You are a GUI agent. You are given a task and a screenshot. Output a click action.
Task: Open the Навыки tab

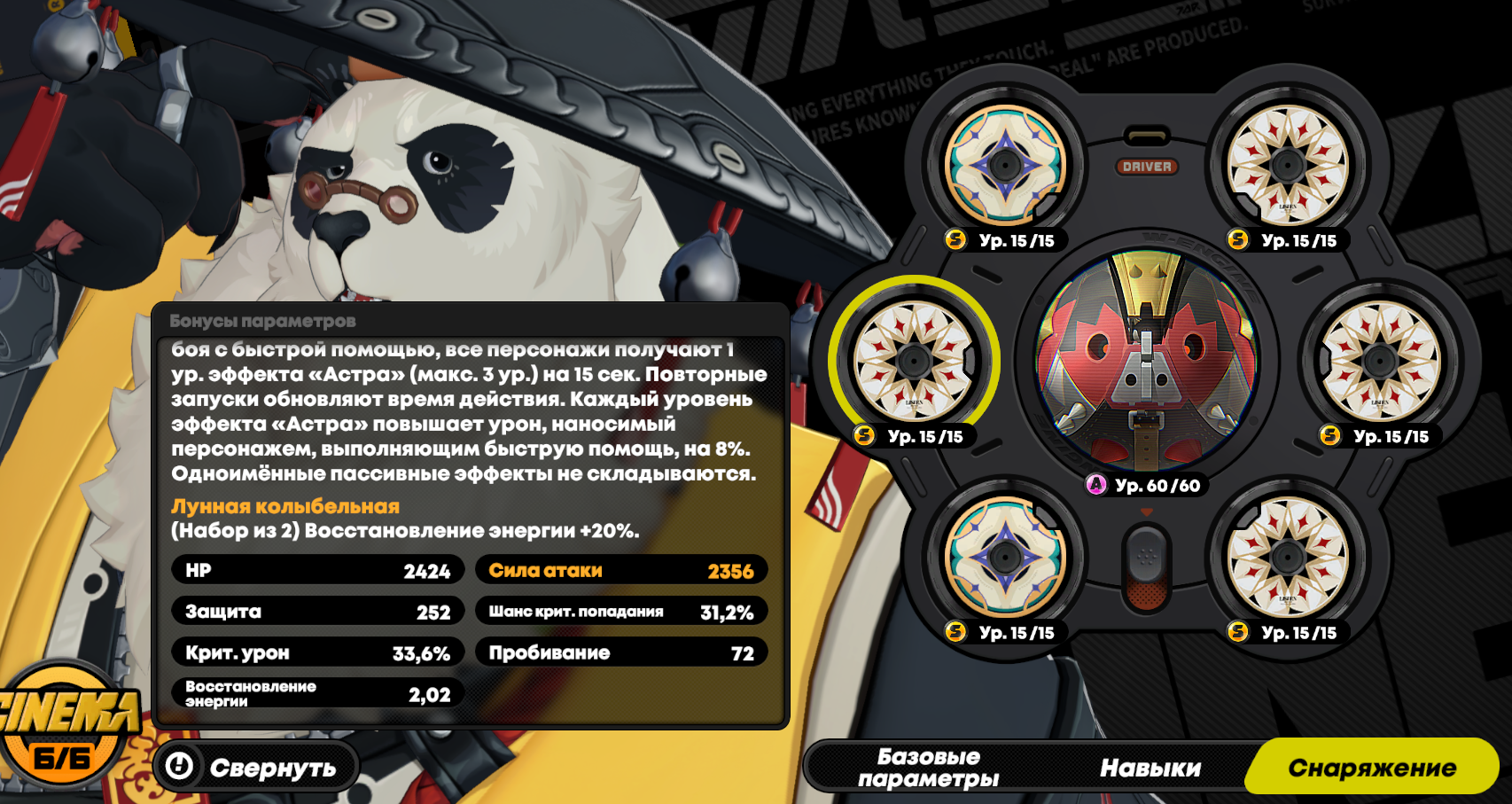click(1150, 768)
